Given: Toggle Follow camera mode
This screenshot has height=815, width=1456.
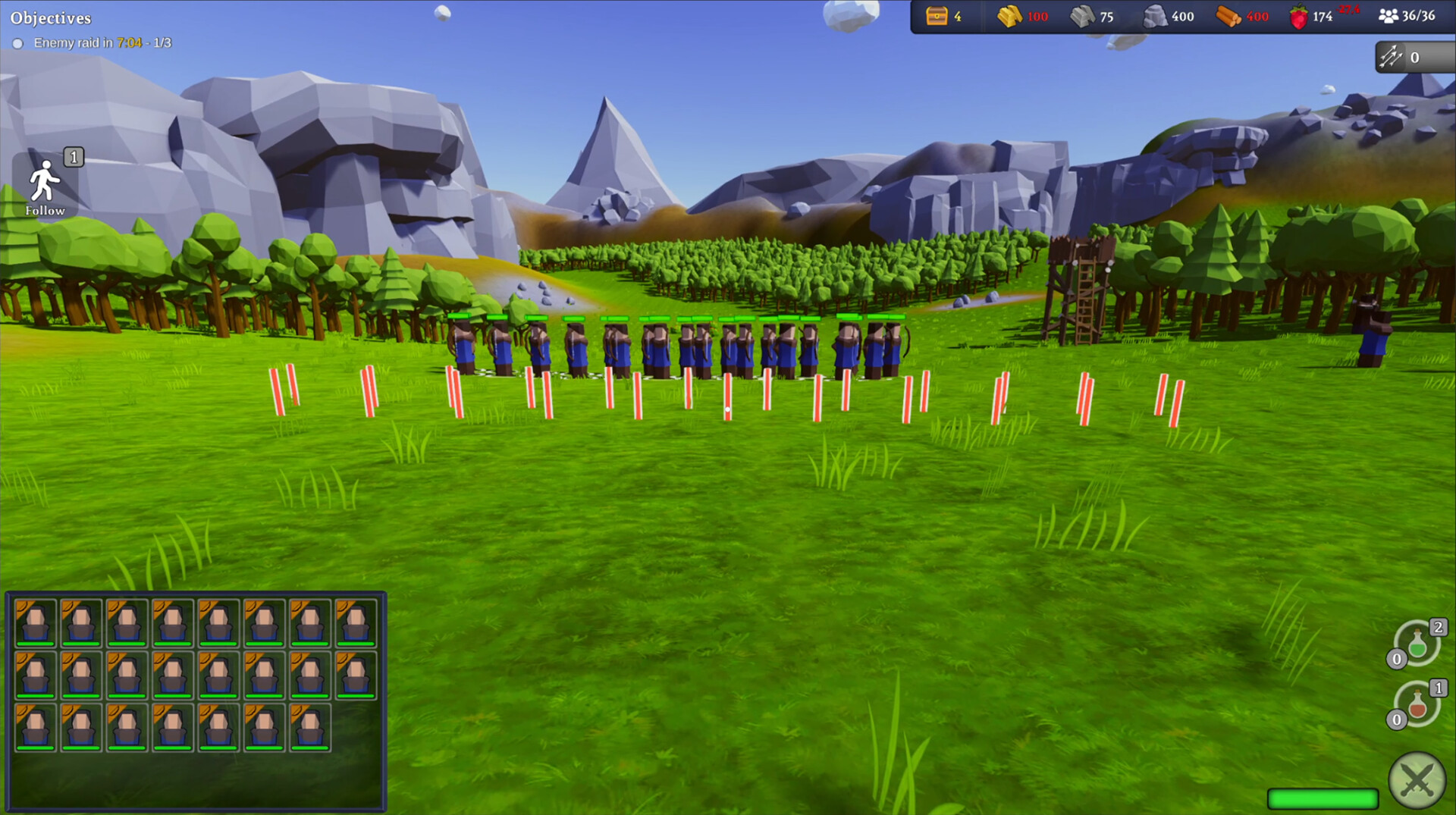Looking at the screenshot, I should tap(45, 182).
